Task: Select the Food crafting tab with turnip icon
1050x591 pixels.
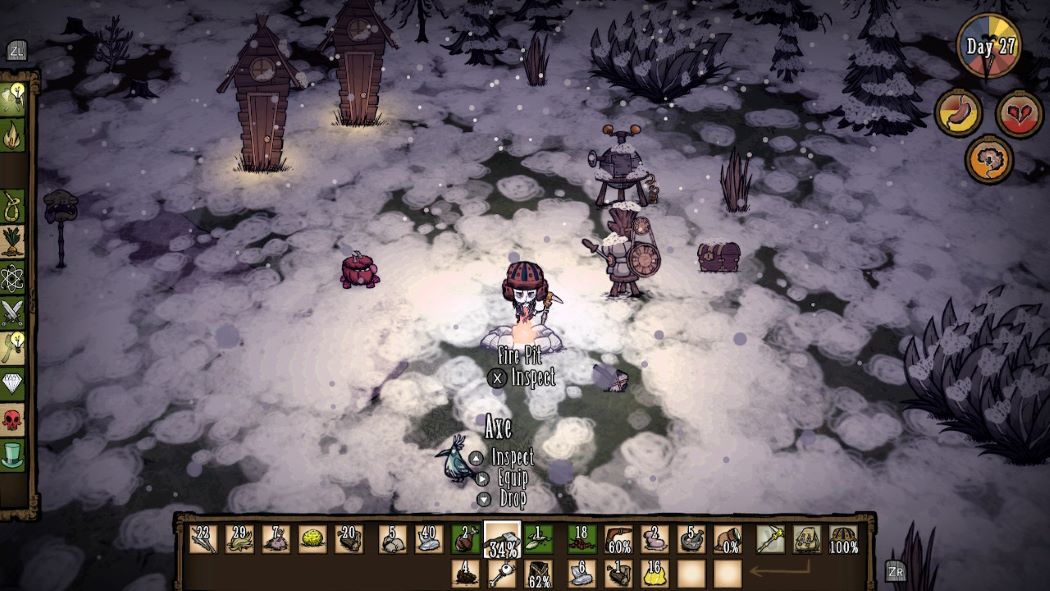Action: point(13,241)
